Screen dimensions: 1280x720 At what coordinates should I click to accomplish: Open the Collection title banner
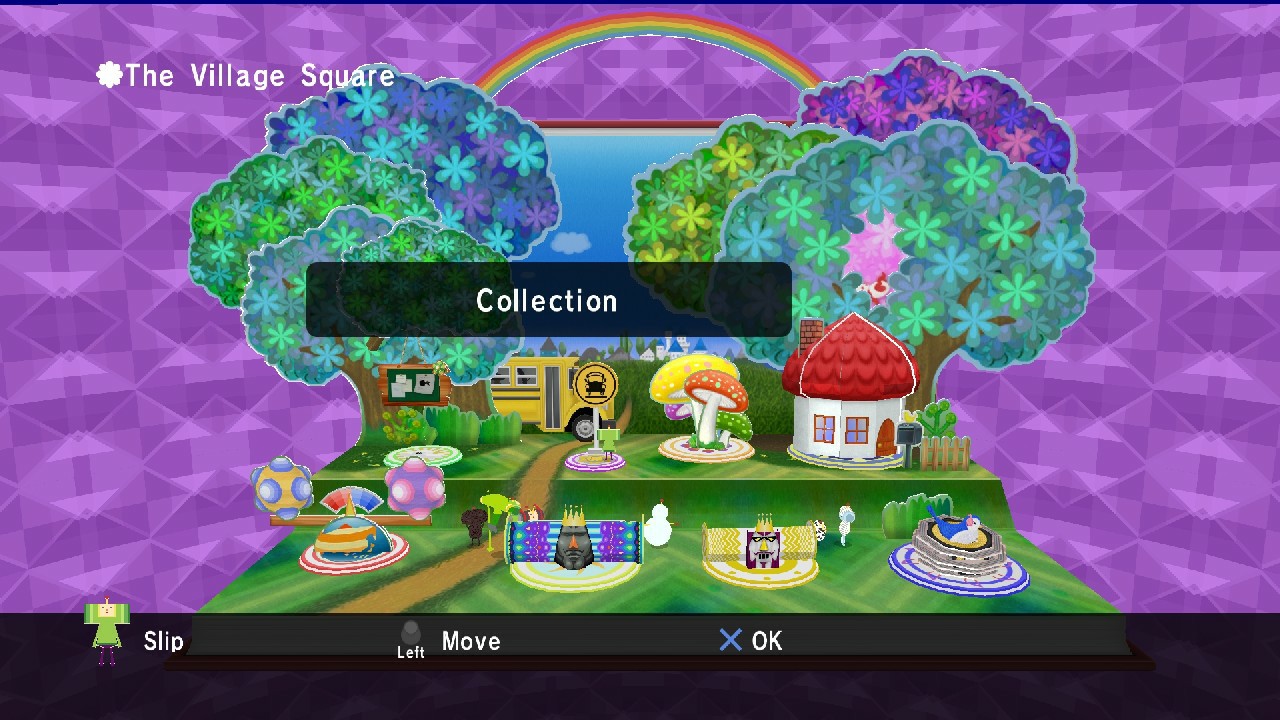[547, 300]
